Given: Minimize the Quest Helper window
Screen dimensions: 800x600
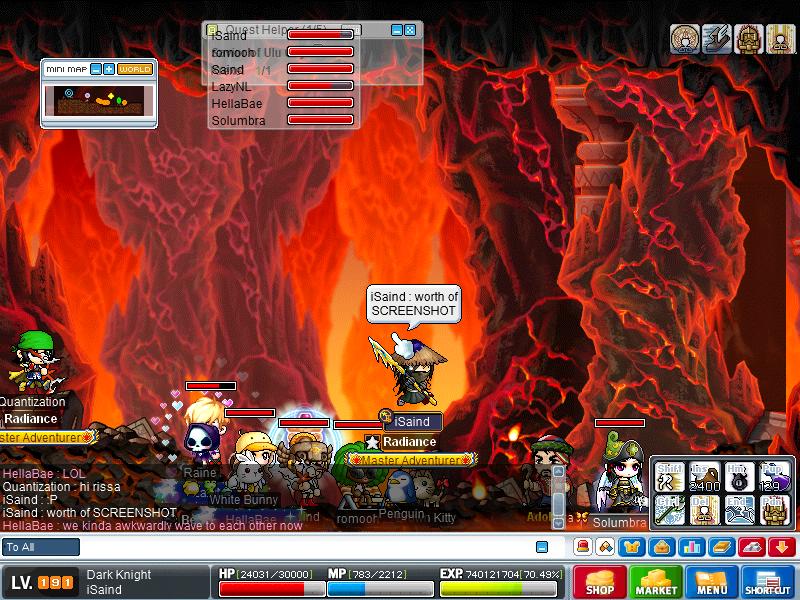Looking at the screenshot, I should [396, 30].
